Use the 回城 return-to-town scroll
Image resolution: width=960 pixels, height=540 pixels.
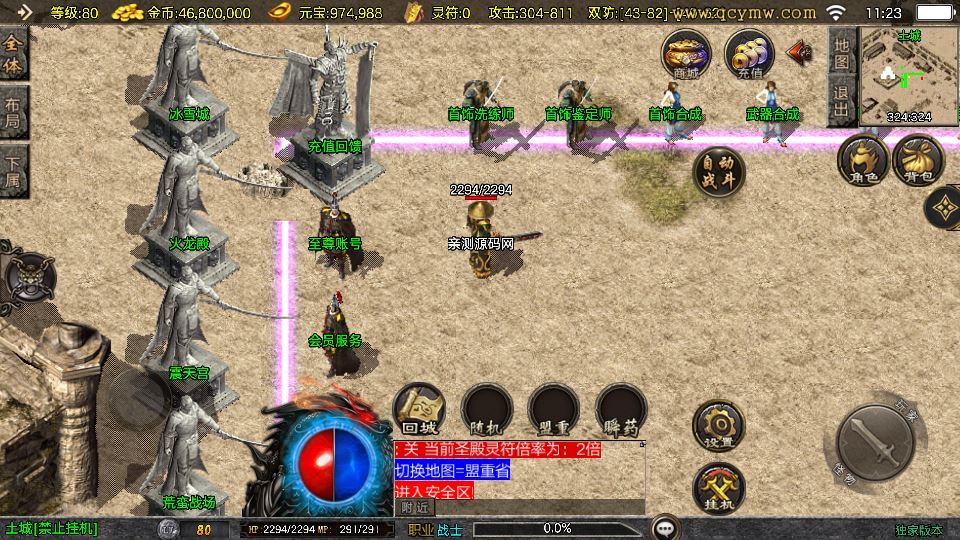(420, 411)
